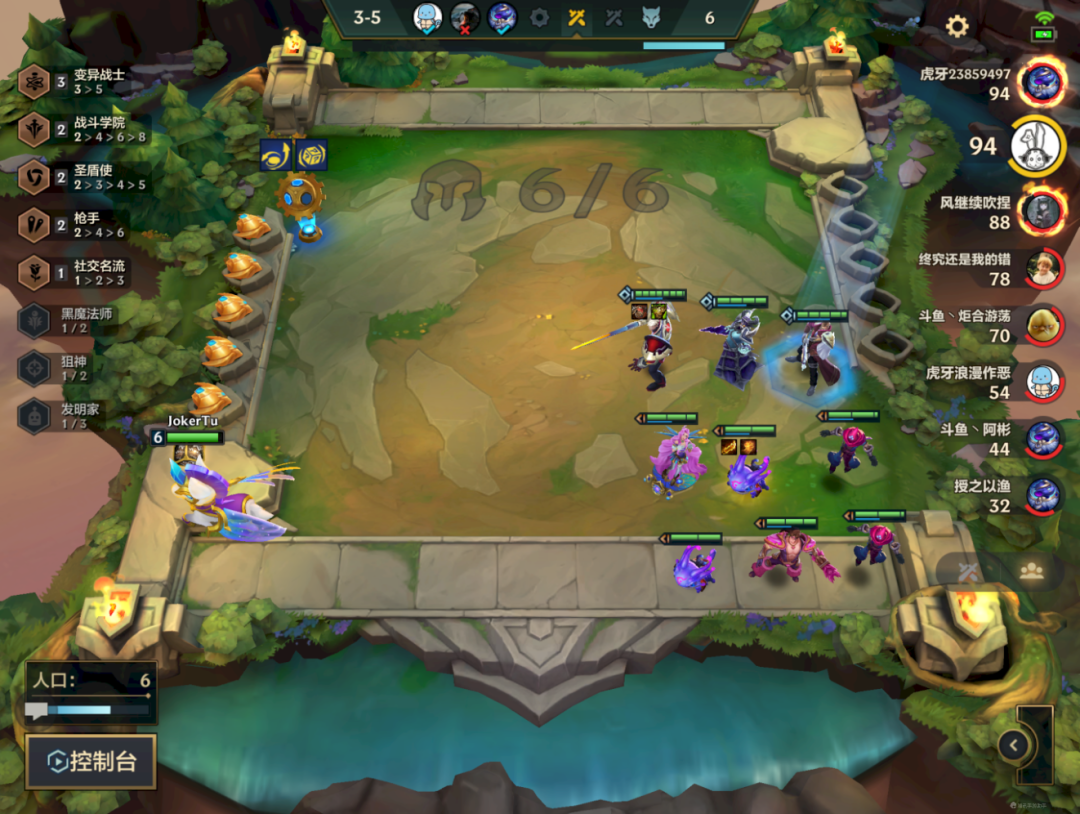1080x814 pixels.
Task: Open the settings gear menu
Action: [x=957, y=27]
